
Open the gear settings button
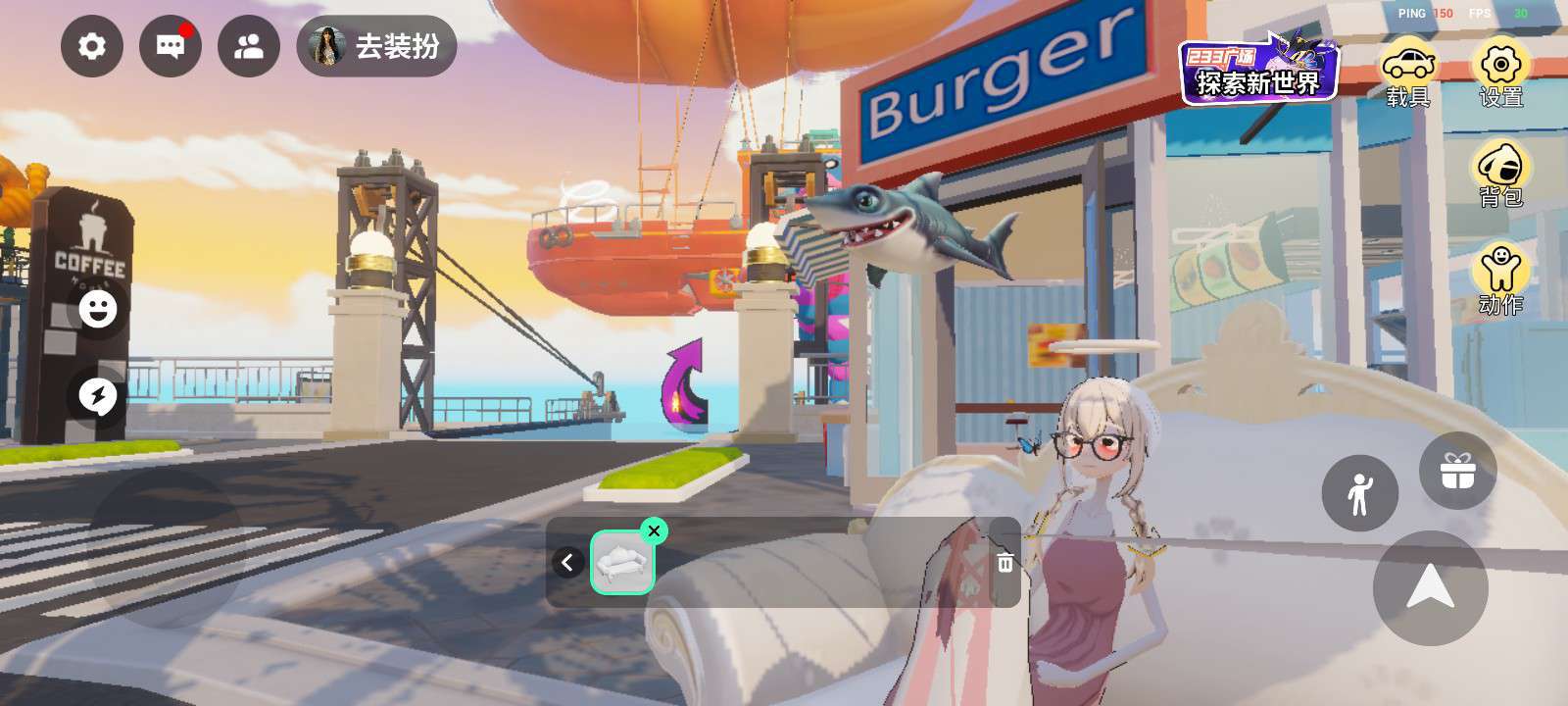(91, 46)
